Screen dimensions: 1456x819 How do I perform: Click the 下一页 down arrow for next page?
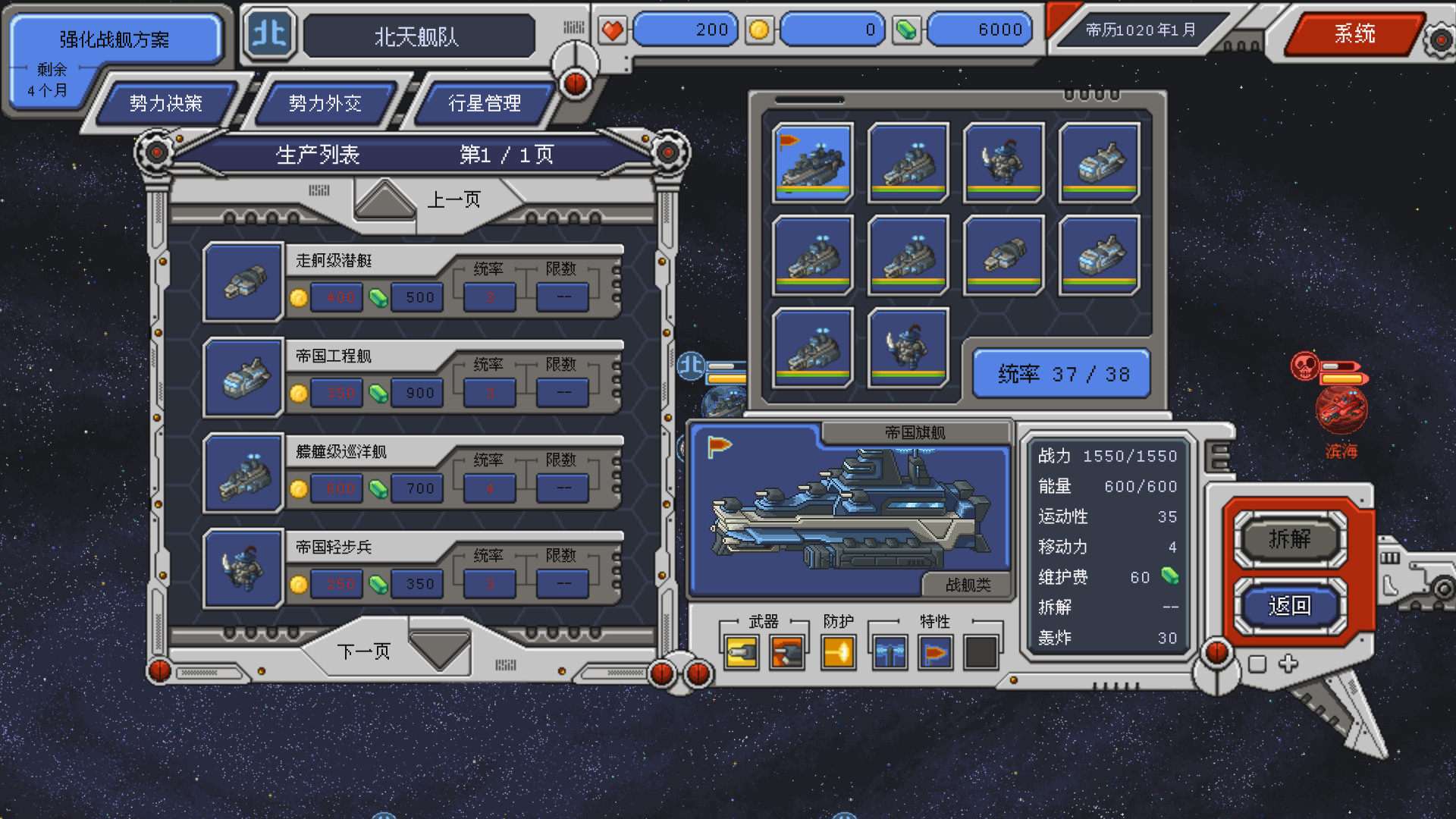pos(440,648)
